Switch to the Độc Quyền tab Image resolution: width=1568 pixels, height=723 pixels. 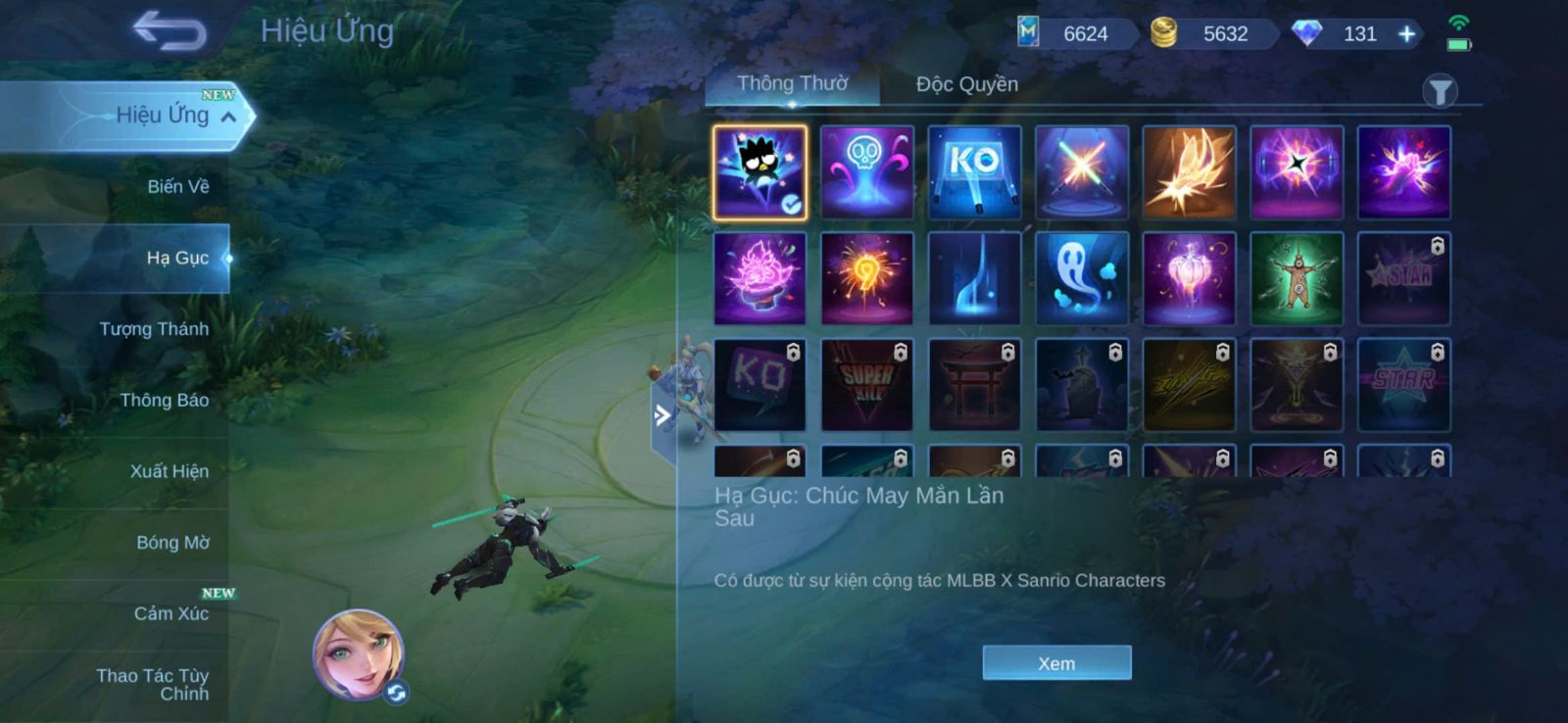[966, 84]
